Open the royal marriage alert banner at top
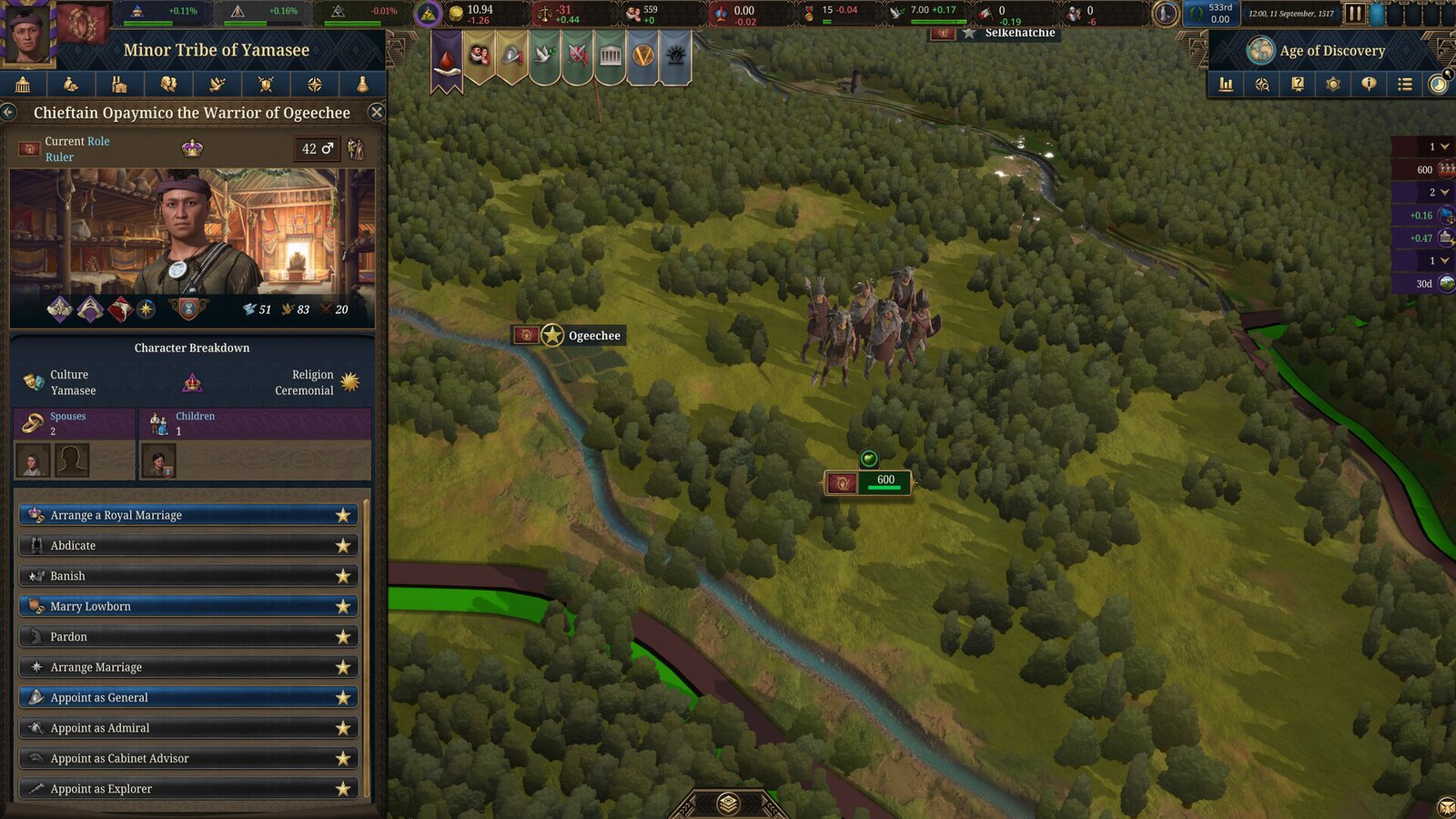The image size is (1456, 819). click(x=480, y=56)
